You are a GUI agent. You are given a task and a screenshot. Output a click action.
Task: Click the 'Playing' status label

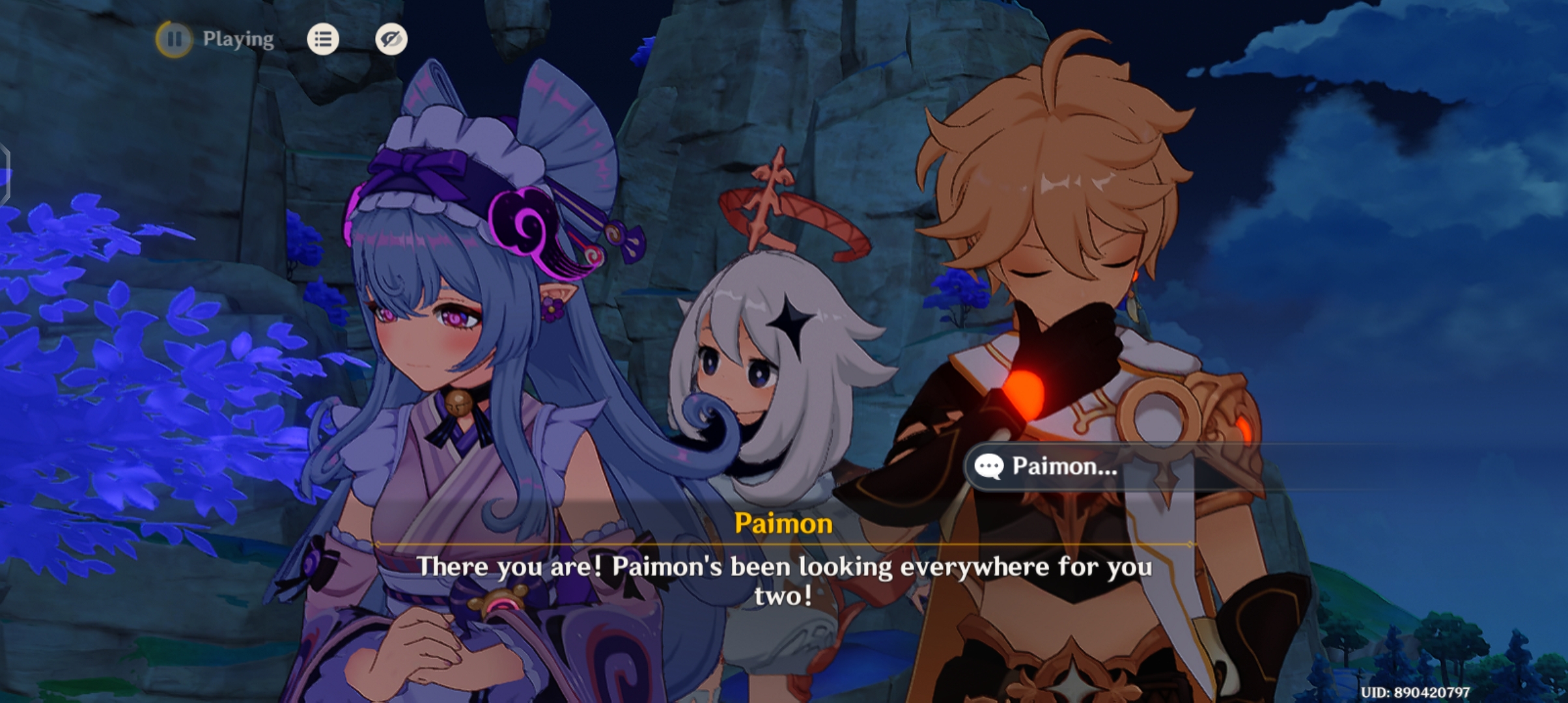tap(238, 39)
